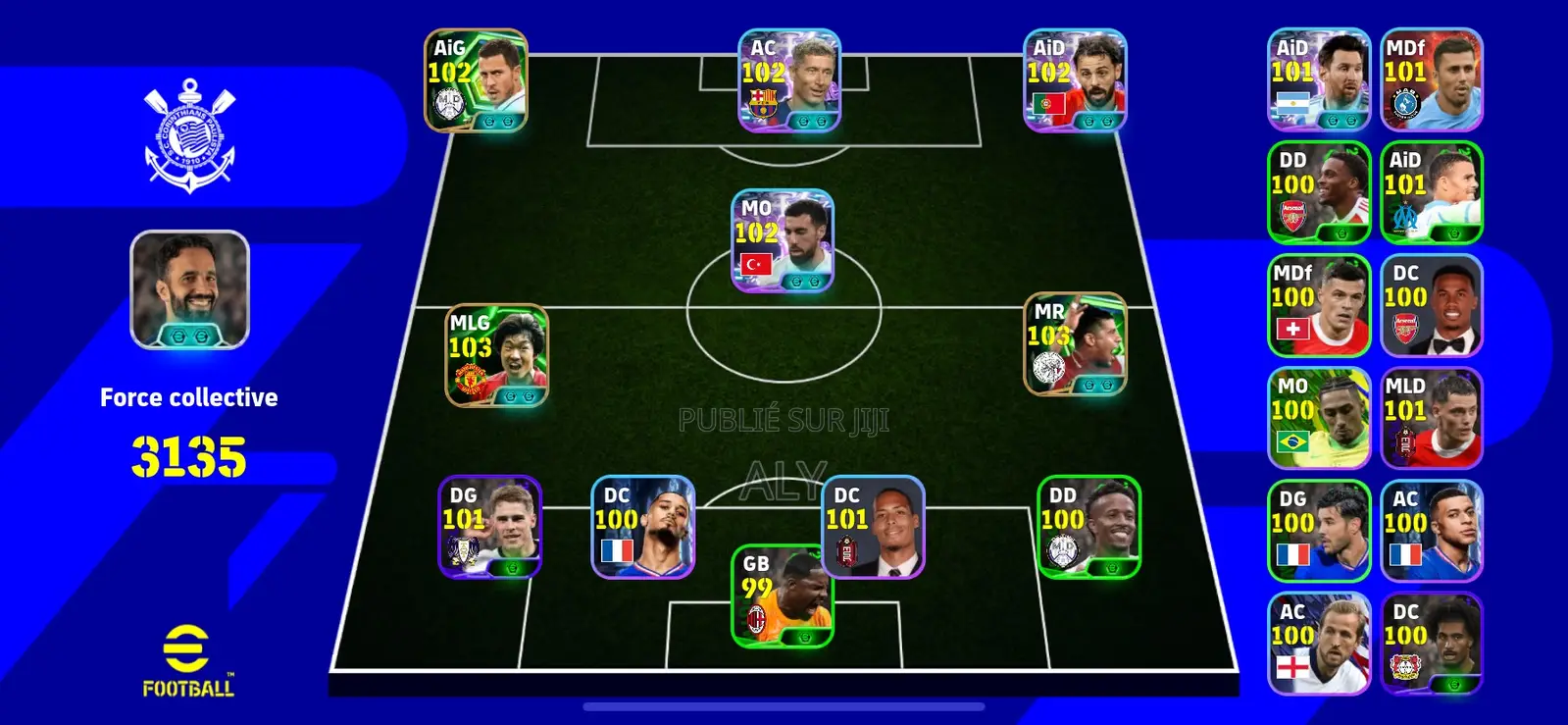Choose the AC 102 striker card on pitch
1568x725 pixels.
click(789, 81)
